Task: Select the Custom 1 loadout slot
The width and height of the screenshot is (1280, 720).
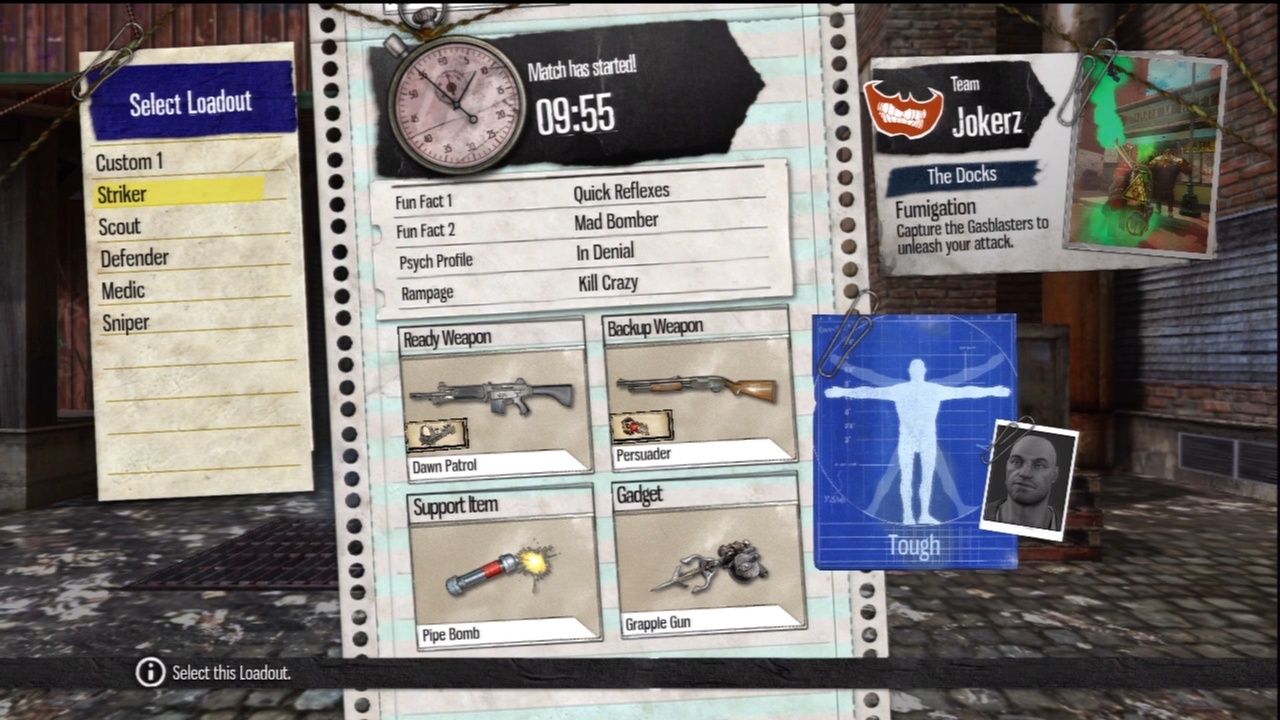Action: pyautogui.click(x=128, y=162)
